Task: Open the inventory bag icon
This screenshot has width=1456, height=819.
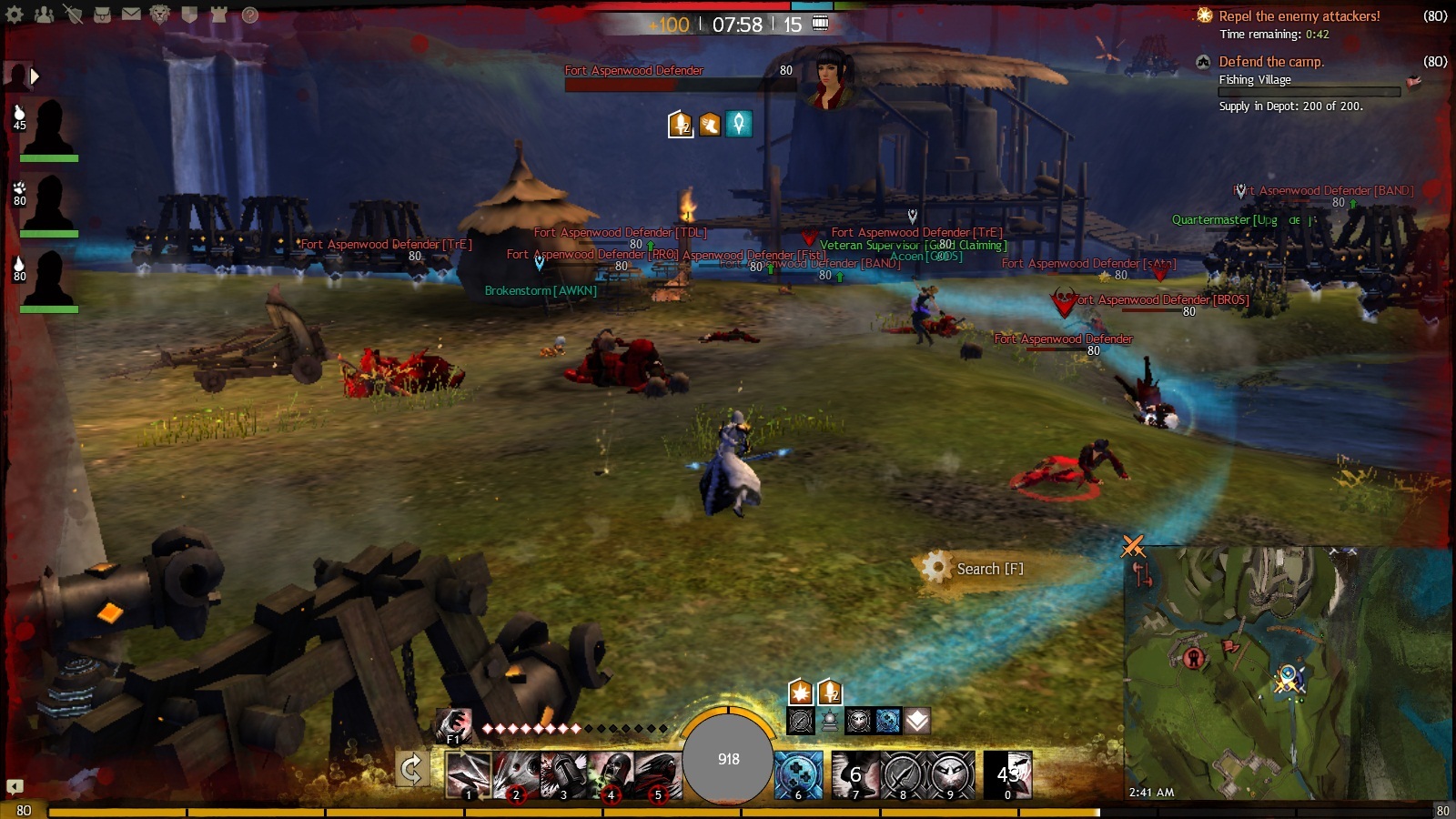Action: point(102,15)
